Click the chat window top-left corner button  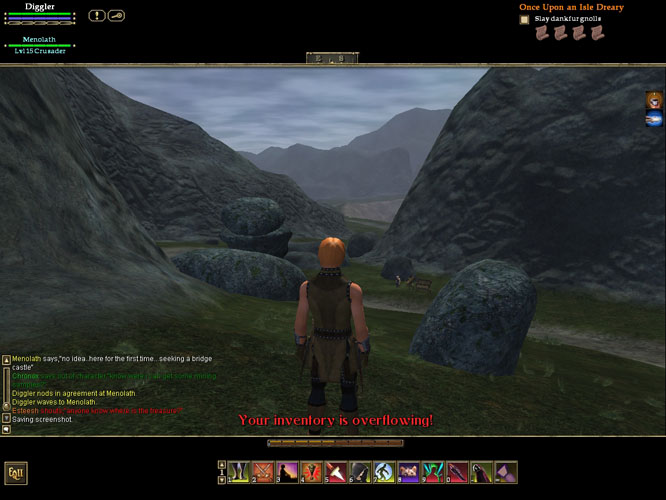(6, 359)
